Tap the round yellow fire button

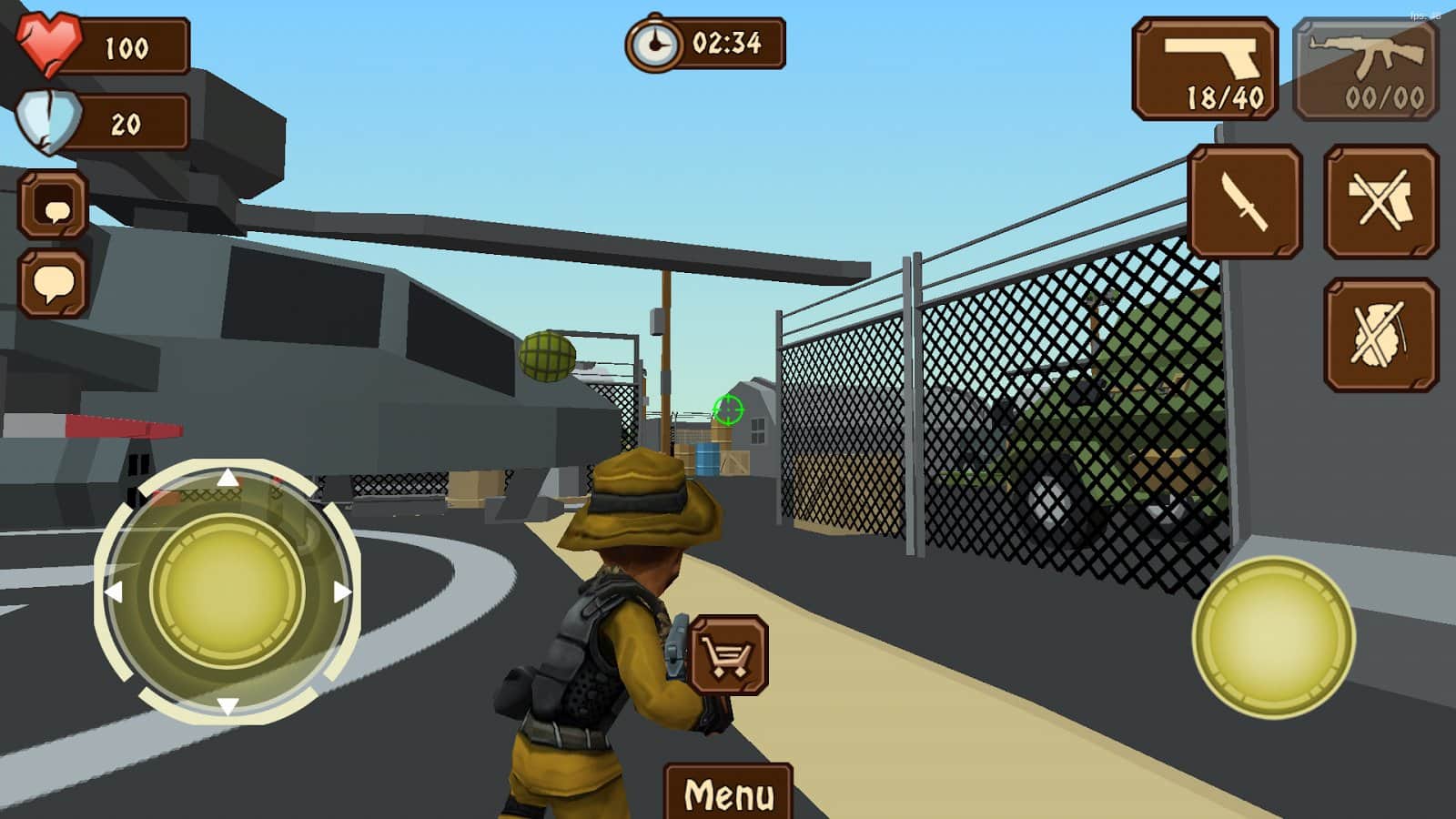[1273, 636]
